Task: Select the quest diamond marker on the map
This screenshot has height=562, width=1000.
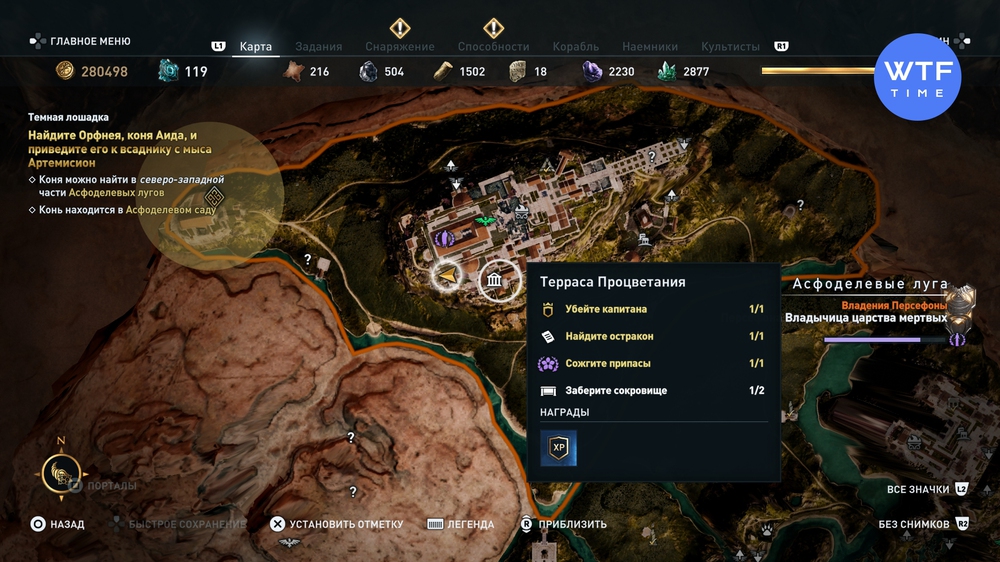Action: pos(213,195)
